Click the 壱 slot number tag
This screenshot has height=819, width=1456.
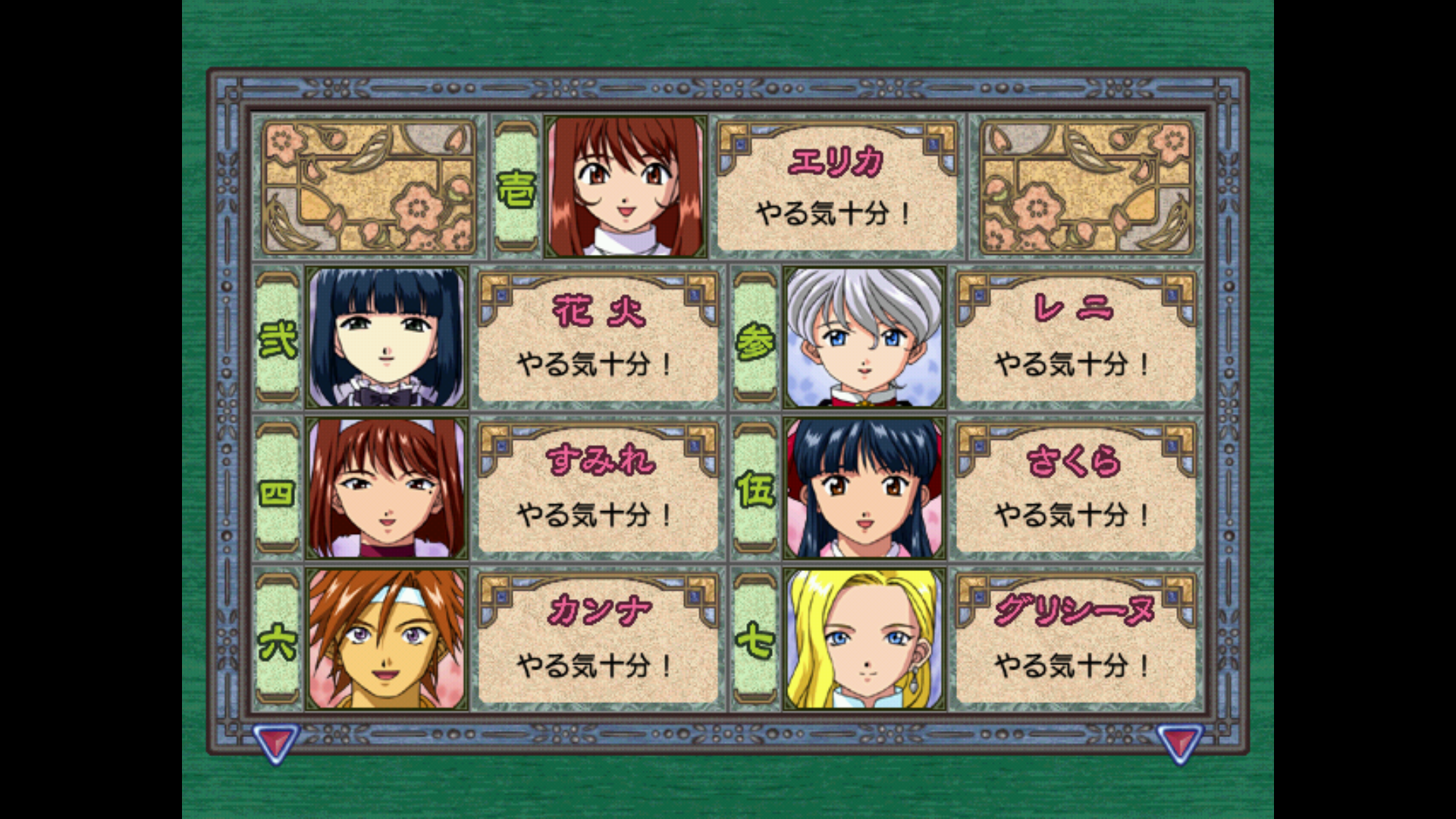click(x=516, y=187)
